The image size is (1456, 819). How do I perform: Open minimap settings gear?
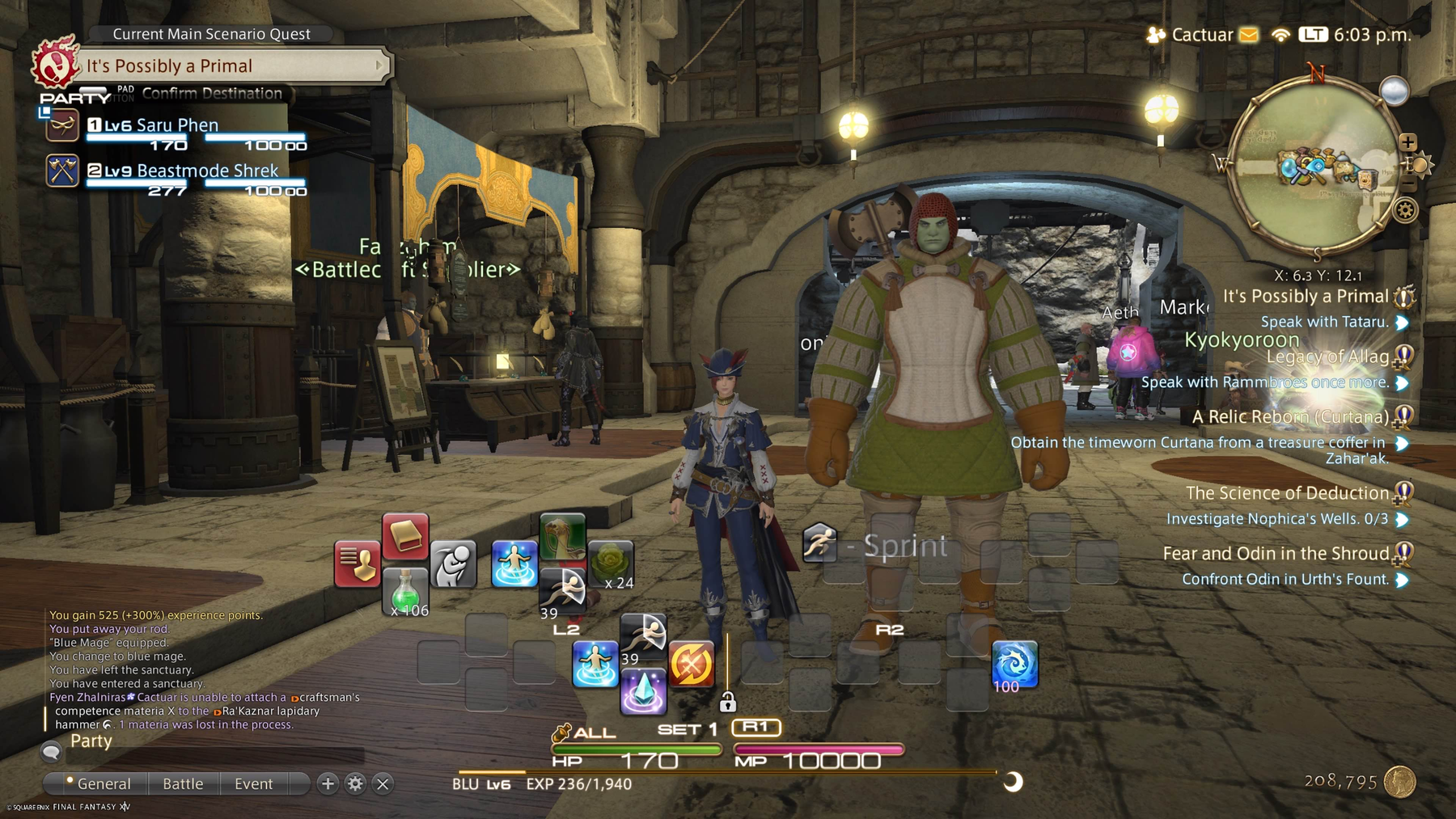coord(1406,211)
